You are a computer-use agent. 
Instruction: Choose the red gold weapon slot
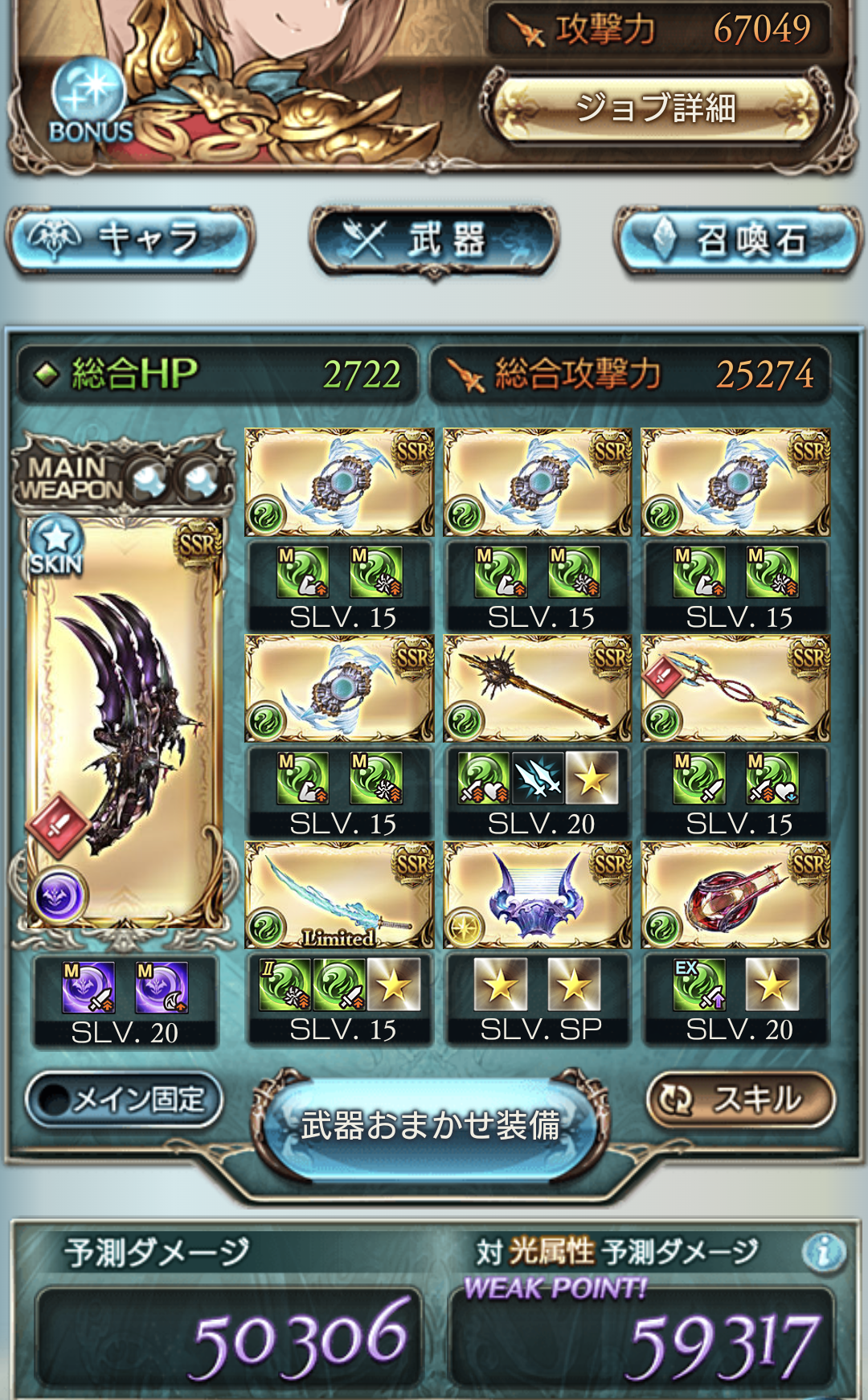click(735, 895)
